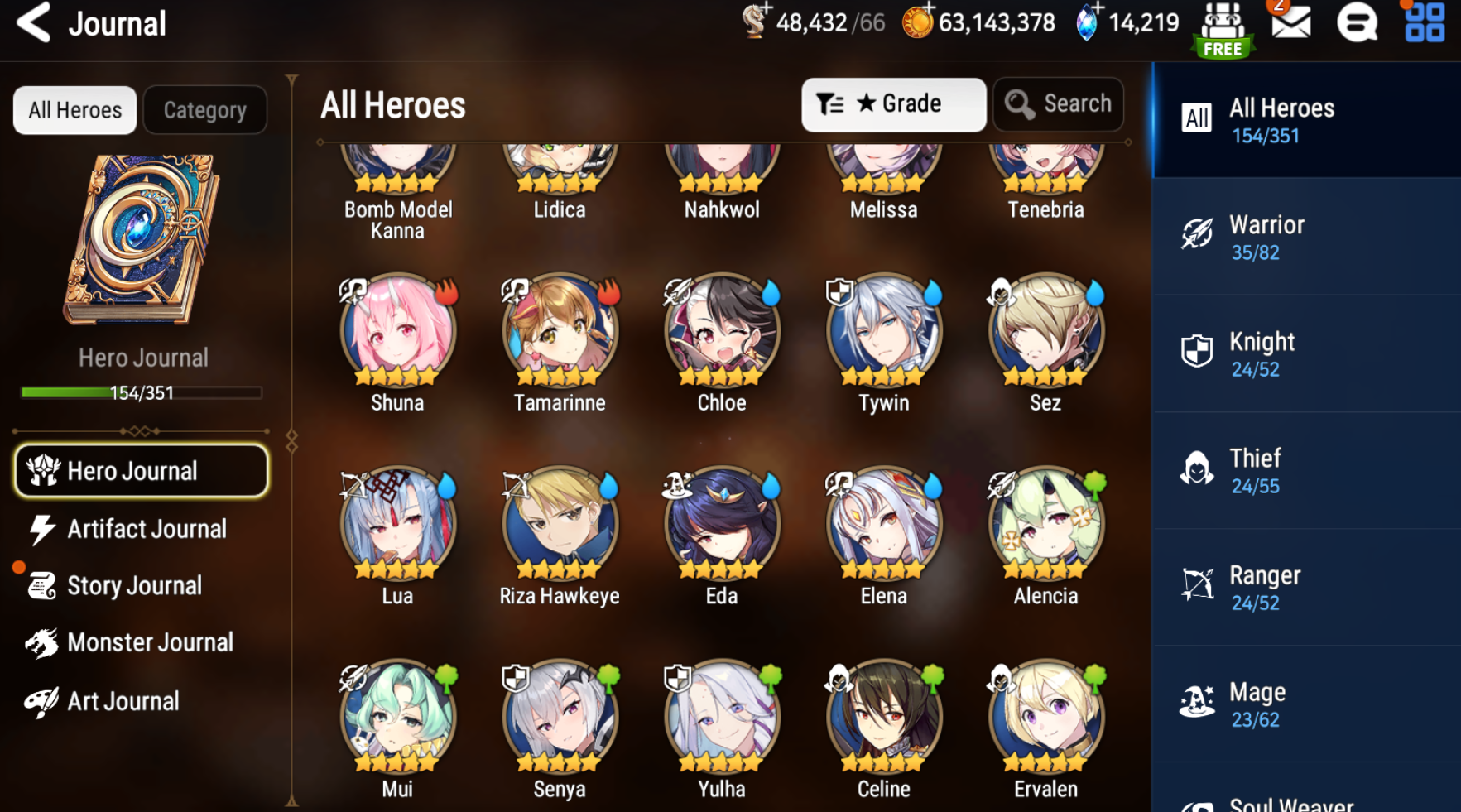Open the Grade sort filter
1461x812 pixels.
(893, 104)
